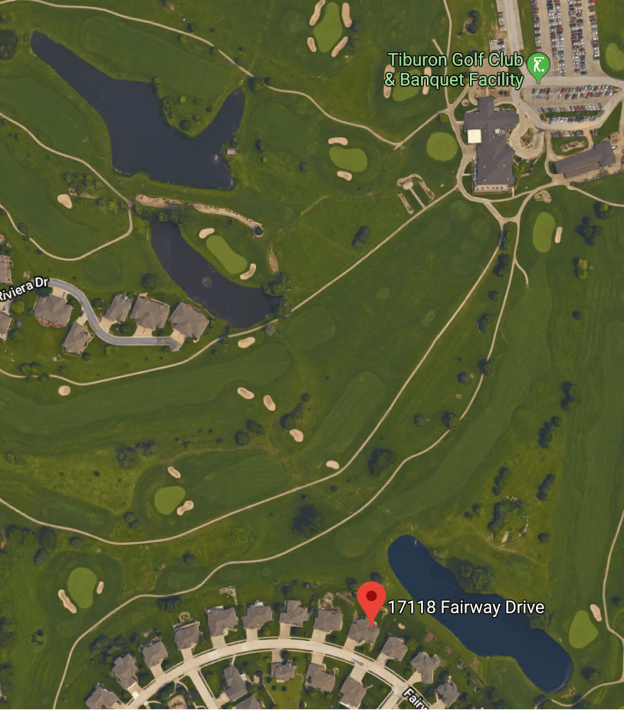Open the Tiburon Golf Club & Banquet Facility label
This screenshot has height=710, width=624.
click(456, 71)
